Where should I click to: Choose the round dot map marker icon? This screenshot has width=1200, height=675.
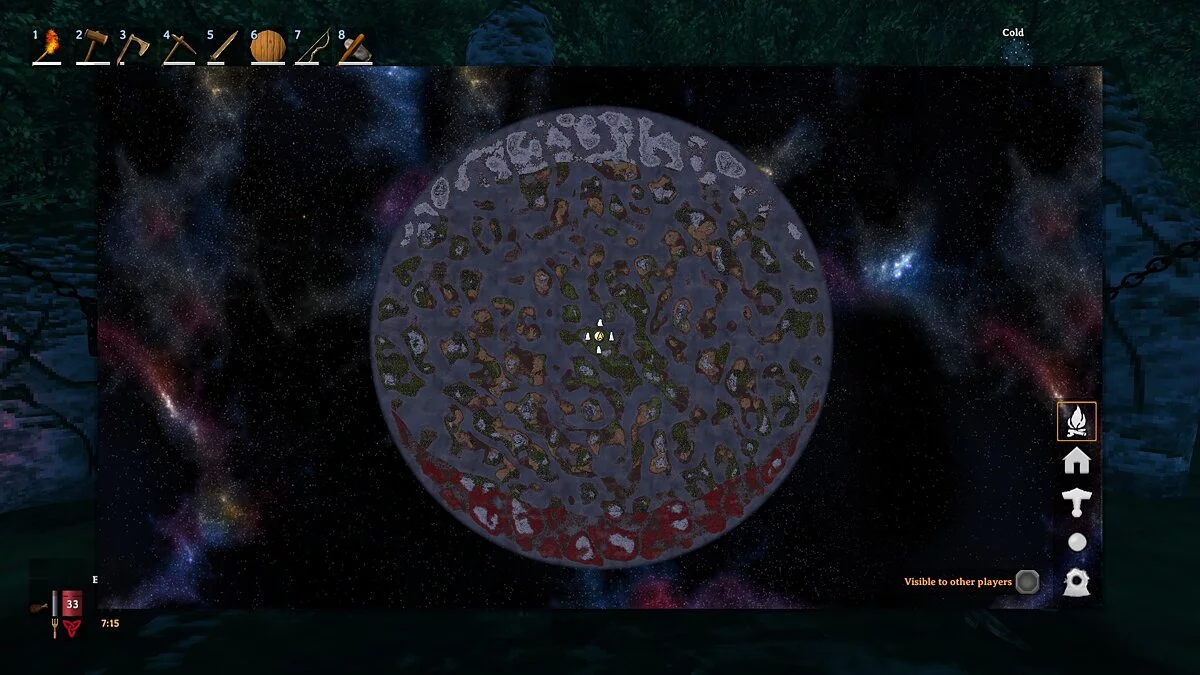pyautogui.click(x=1077, y=542)
